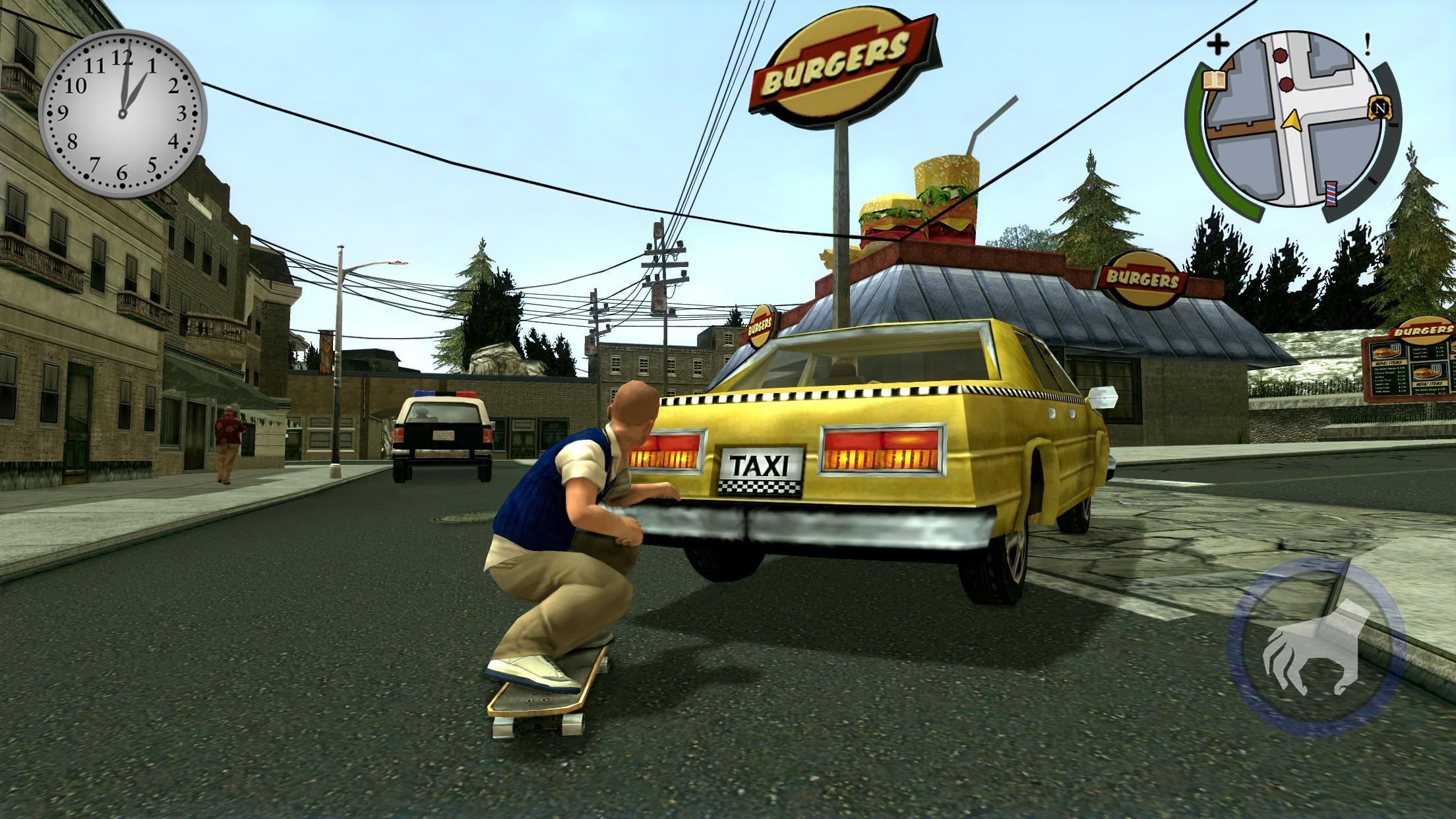Image resolution: width=1456 pixels, height=819 pixels.
Task: Select the yellow bus compass icon on the minimap
Action: pos(1380,109)
